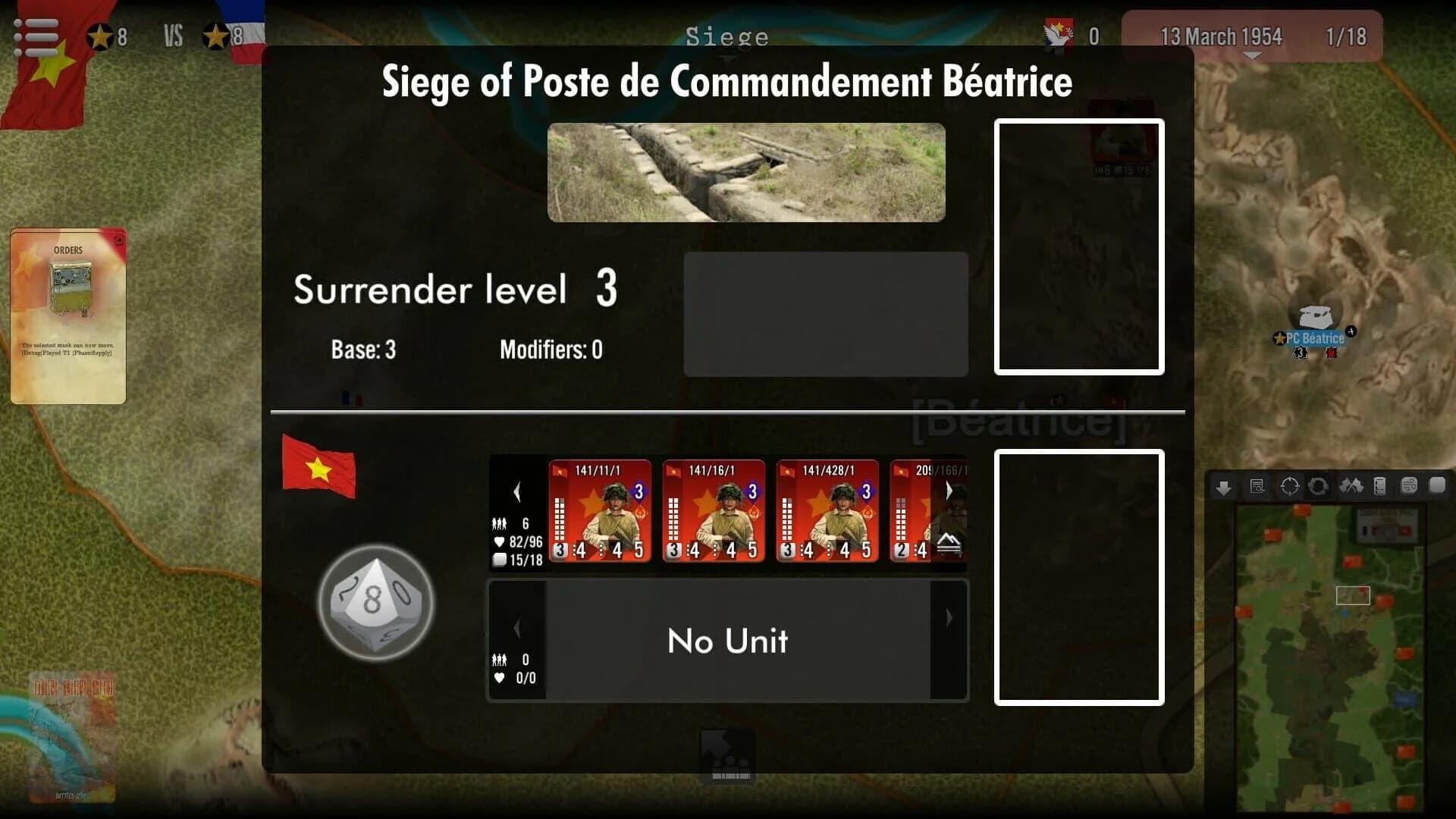Click the left chevron beside besieging units
The image size is (1456, 819).
[x=517, y=491]
